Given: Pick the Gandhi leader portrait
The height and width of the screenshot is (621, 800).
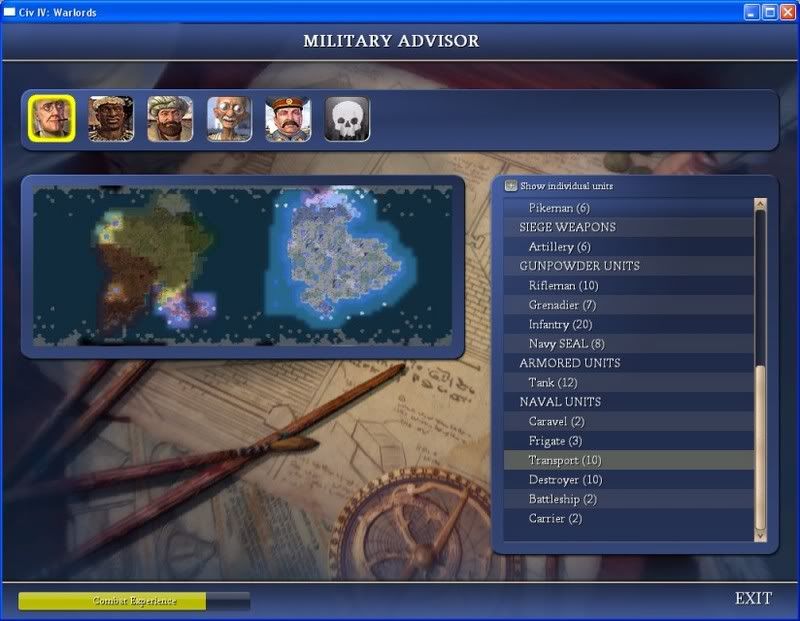Looking at the screenshot, I should 229,119.
